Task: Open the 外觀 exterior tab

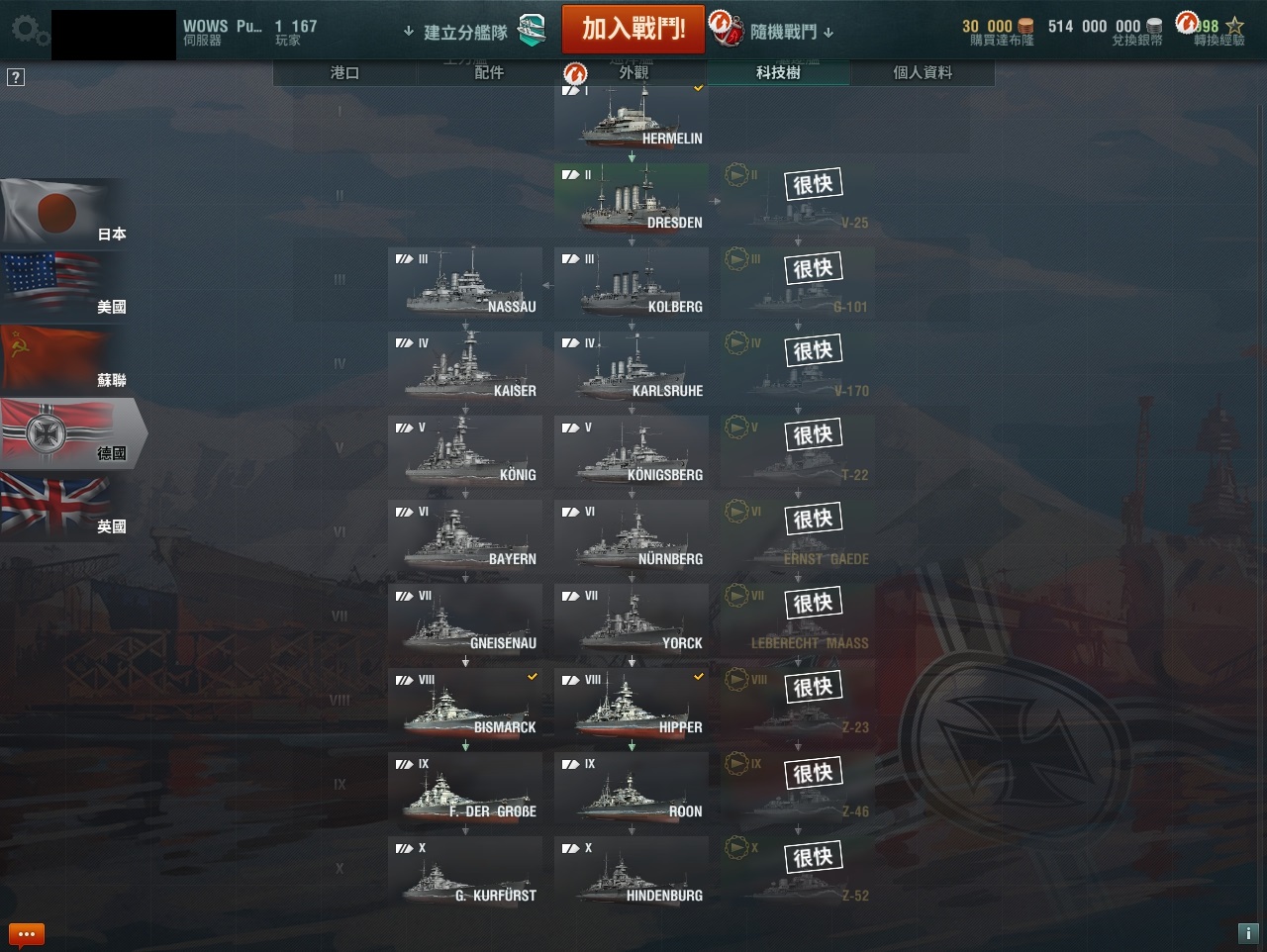Action: point(633,72)
